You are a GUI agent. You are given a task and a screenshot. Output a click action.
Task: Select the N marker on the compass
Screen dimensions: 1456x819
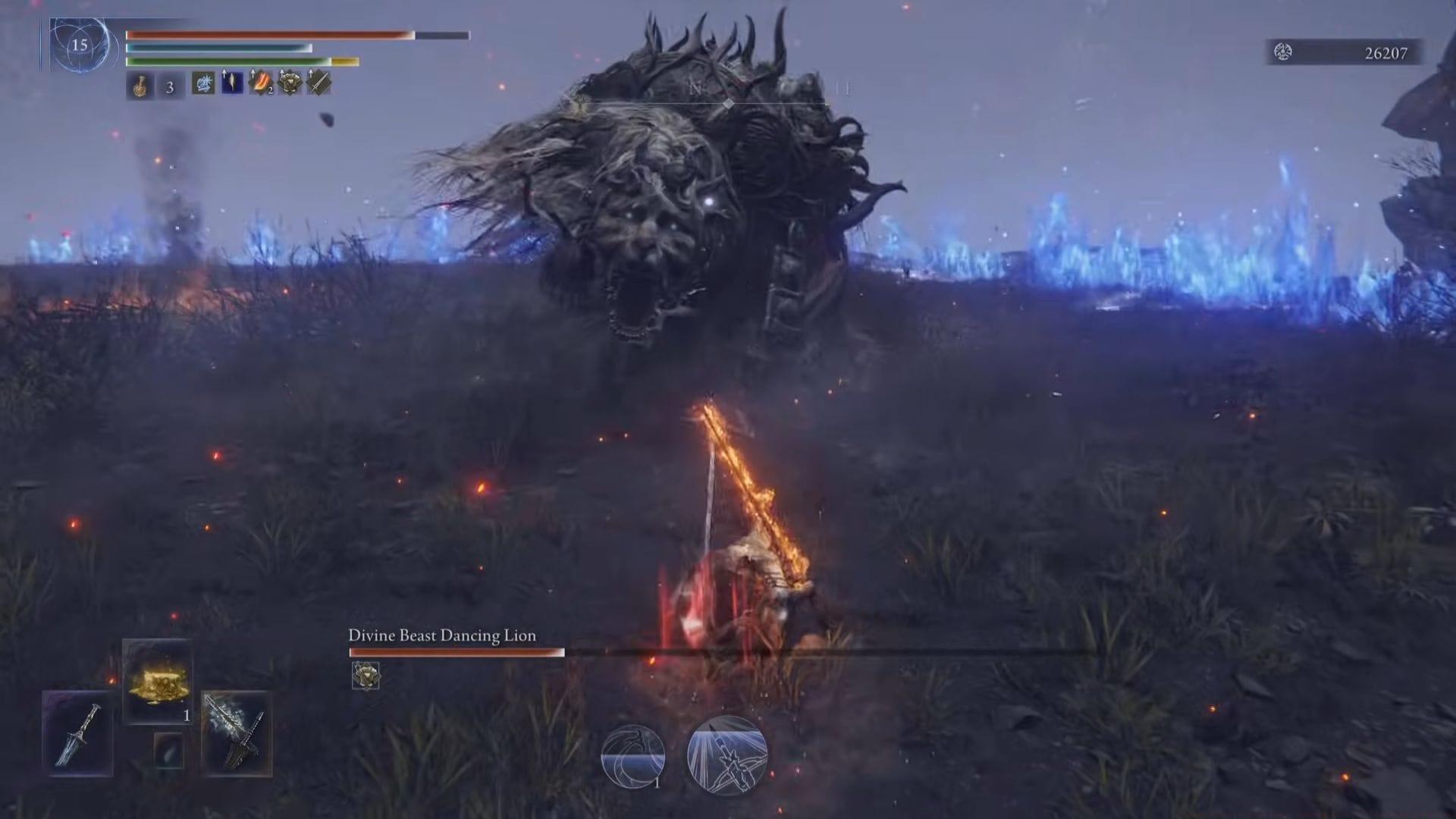coord(692,88)
